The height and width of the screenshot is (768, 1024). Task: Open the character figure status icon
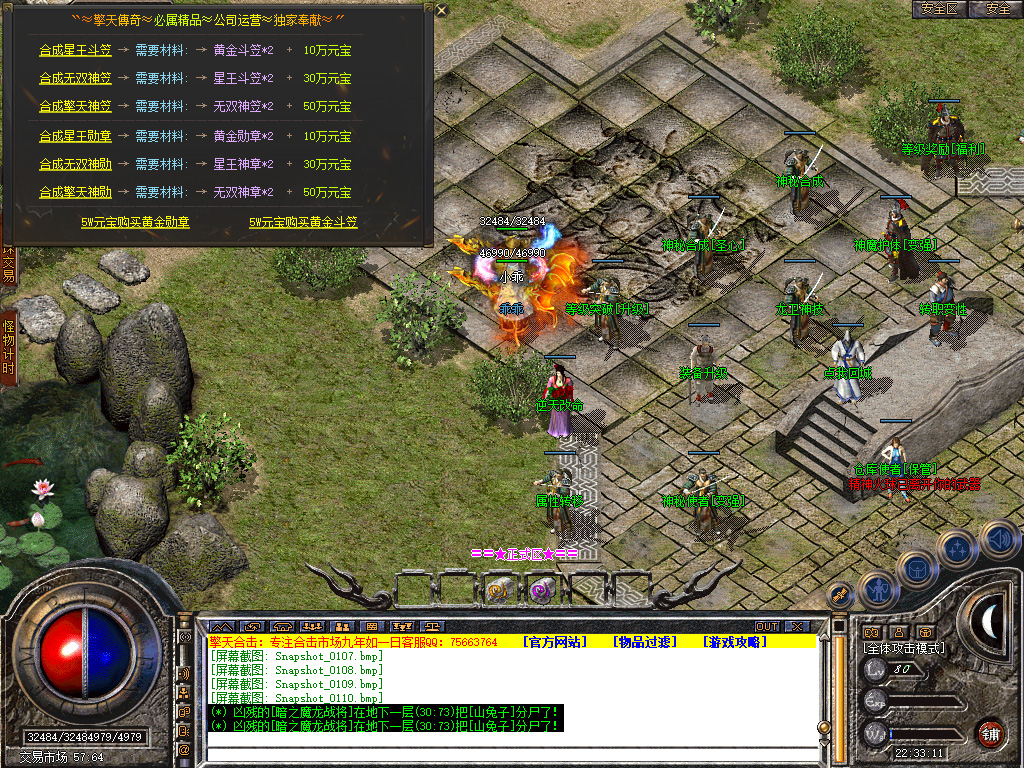[877, 590]
